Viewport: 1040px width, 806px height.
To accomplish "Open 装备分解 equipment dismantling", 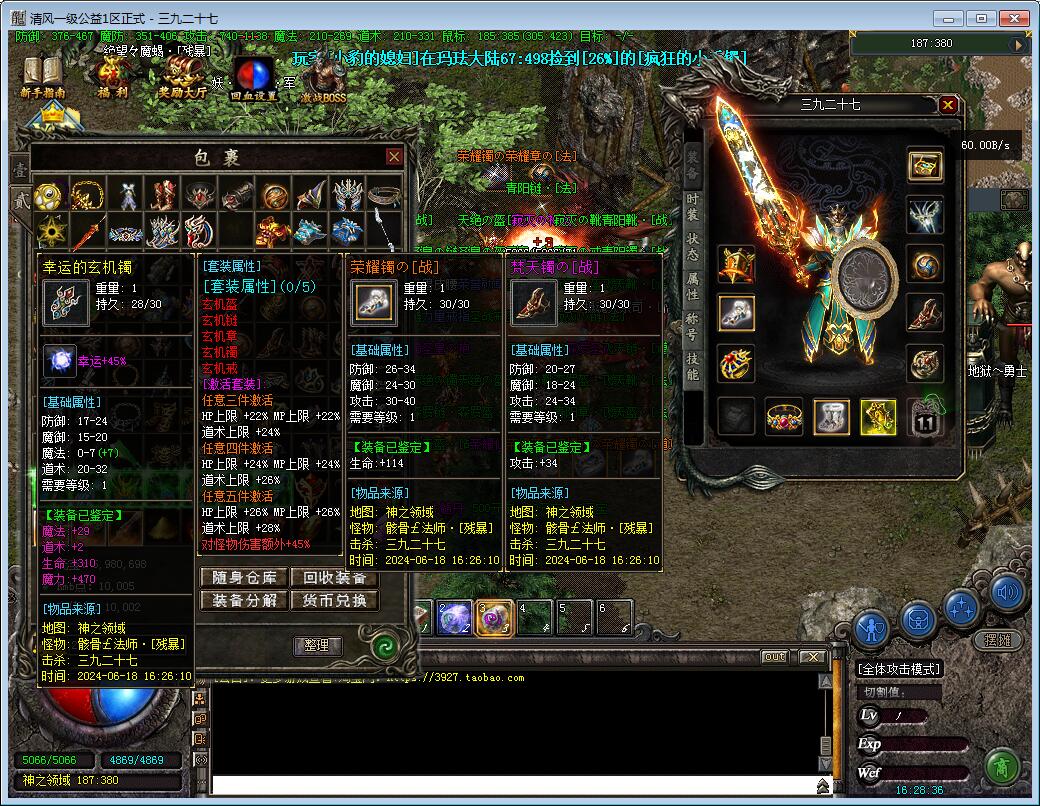I will [244, 601].
